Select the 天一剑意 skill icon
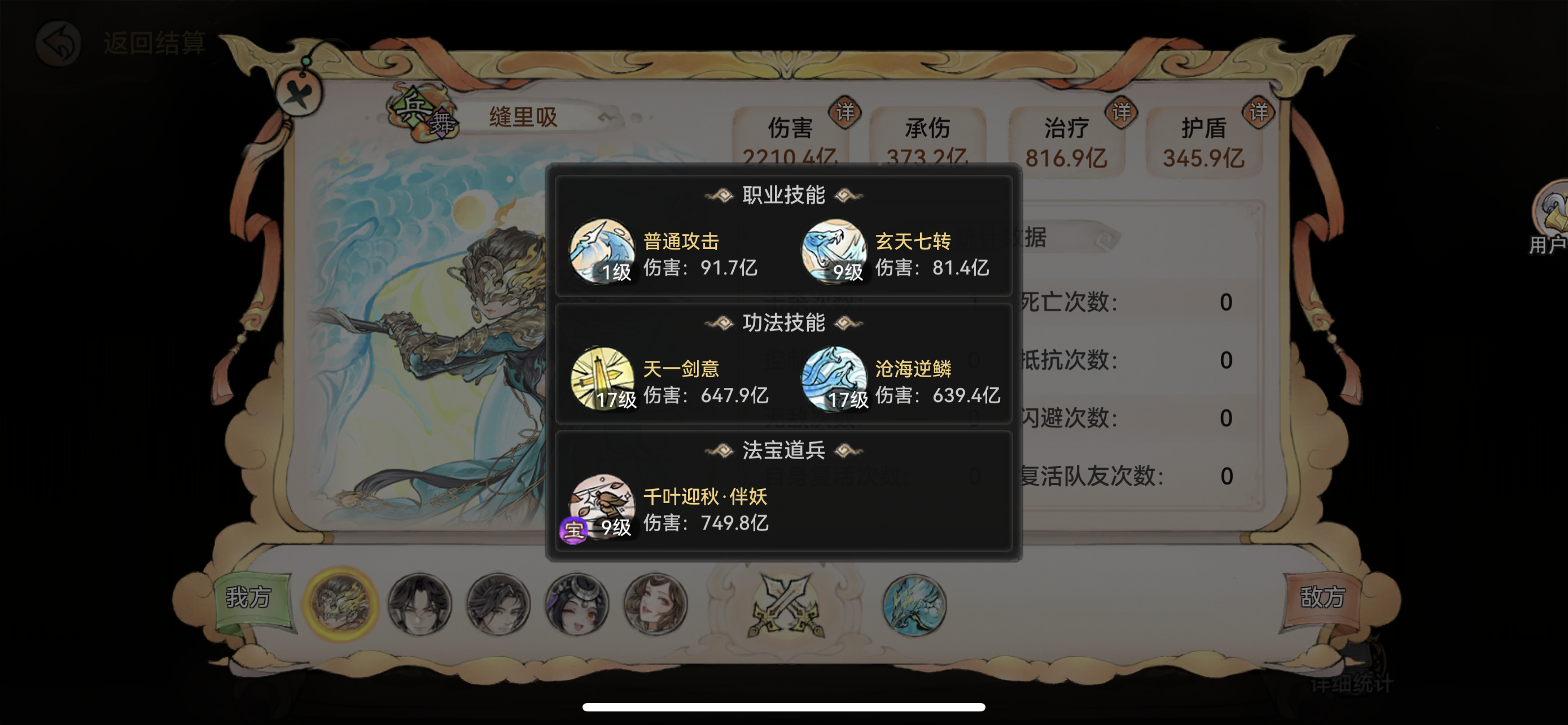The image size is (1568, 725). coord(603,379)
